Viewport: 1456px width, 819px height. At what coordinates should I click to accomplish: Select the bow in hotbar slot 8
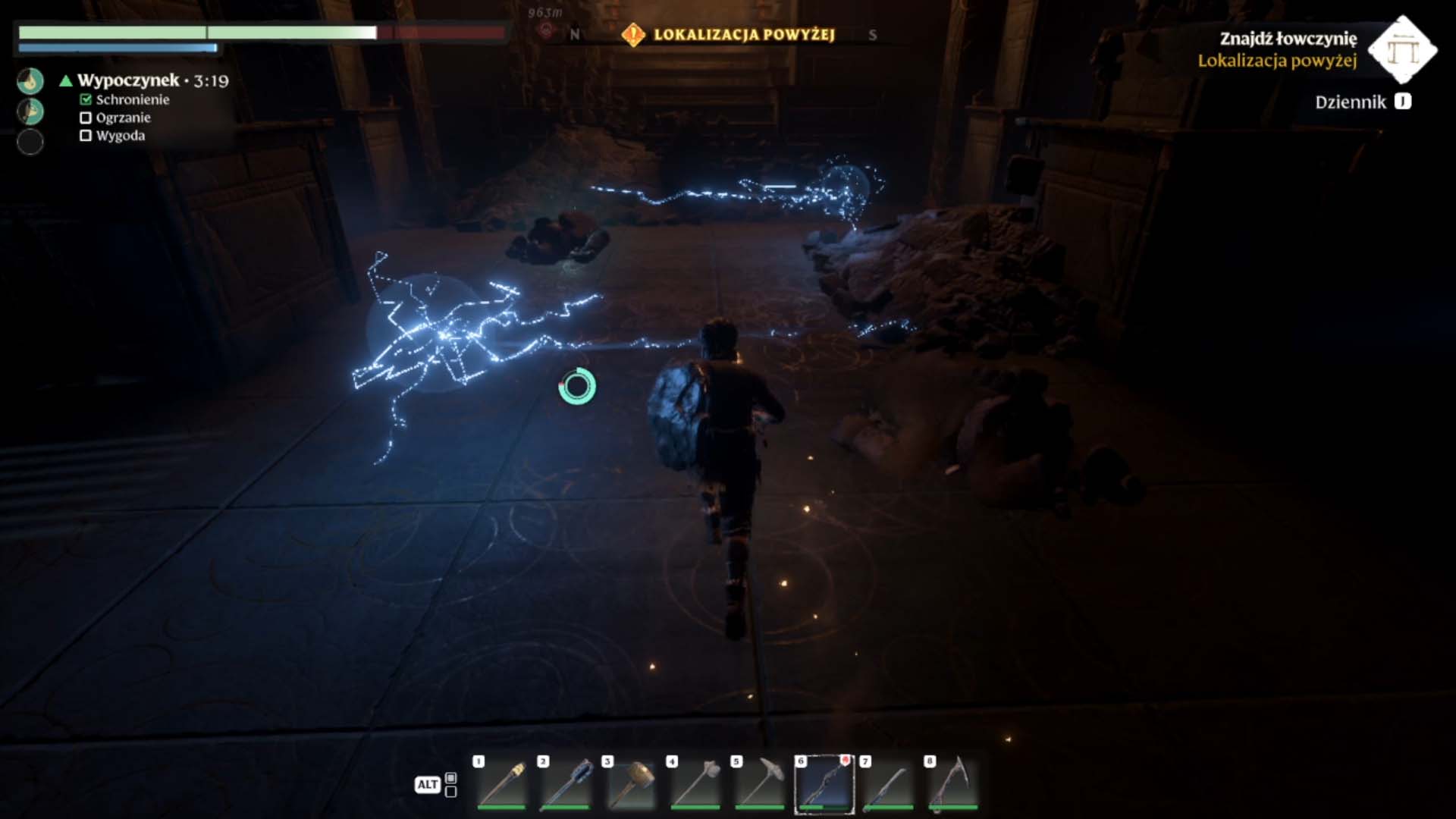(952, 783)
